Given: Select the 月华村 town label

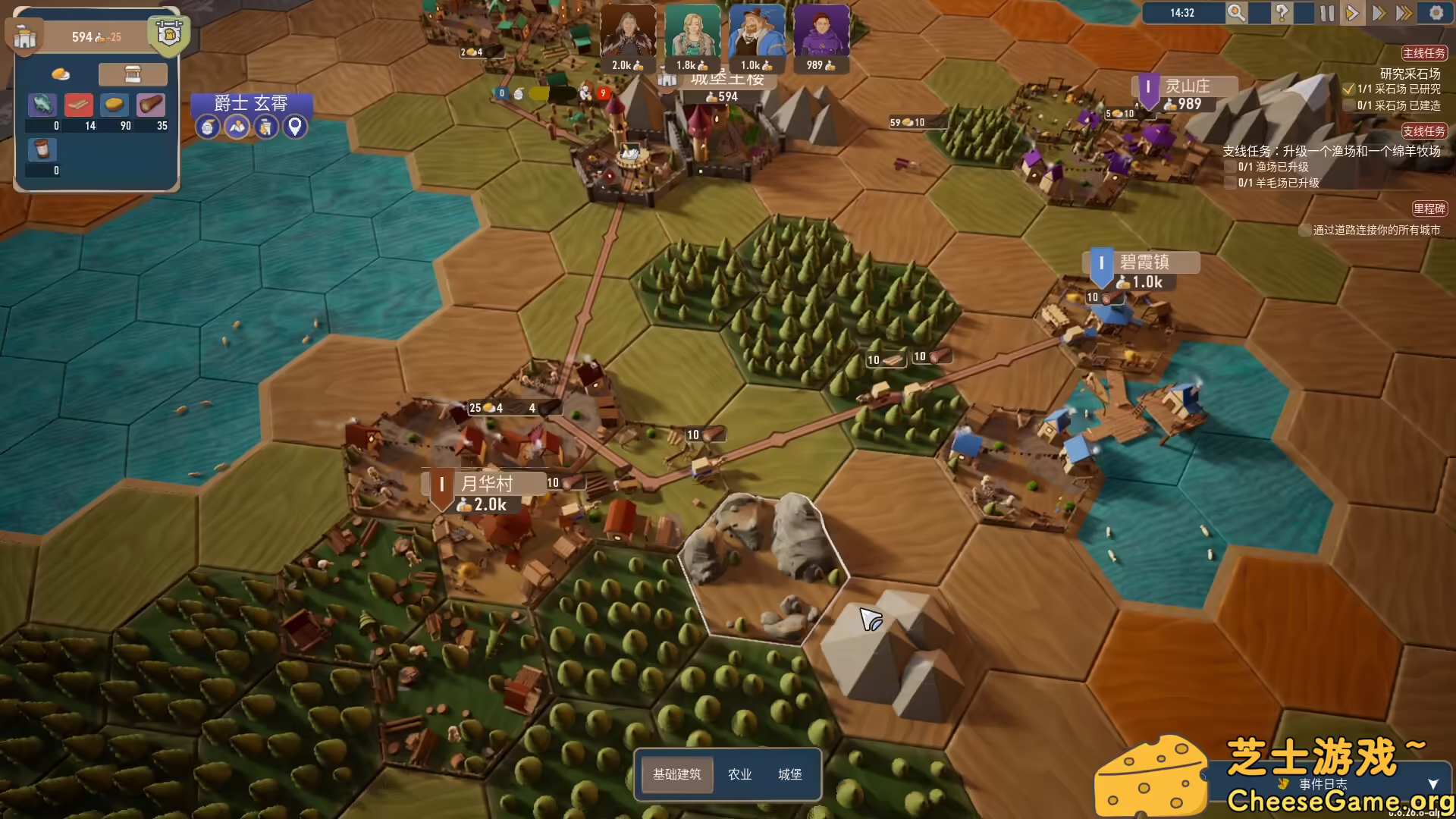Looking at the screenshot, I should [487, 484].
